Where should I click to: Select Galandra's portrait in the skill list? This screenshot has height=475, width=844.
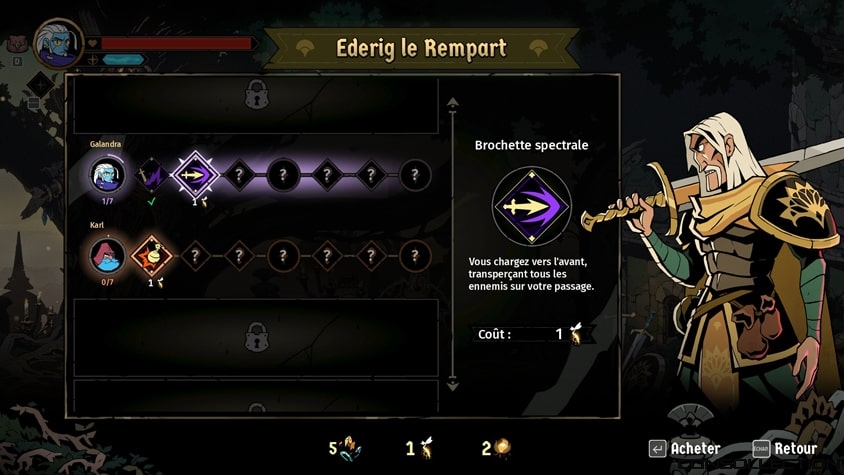pyautogui.click(x=107, y=176)
